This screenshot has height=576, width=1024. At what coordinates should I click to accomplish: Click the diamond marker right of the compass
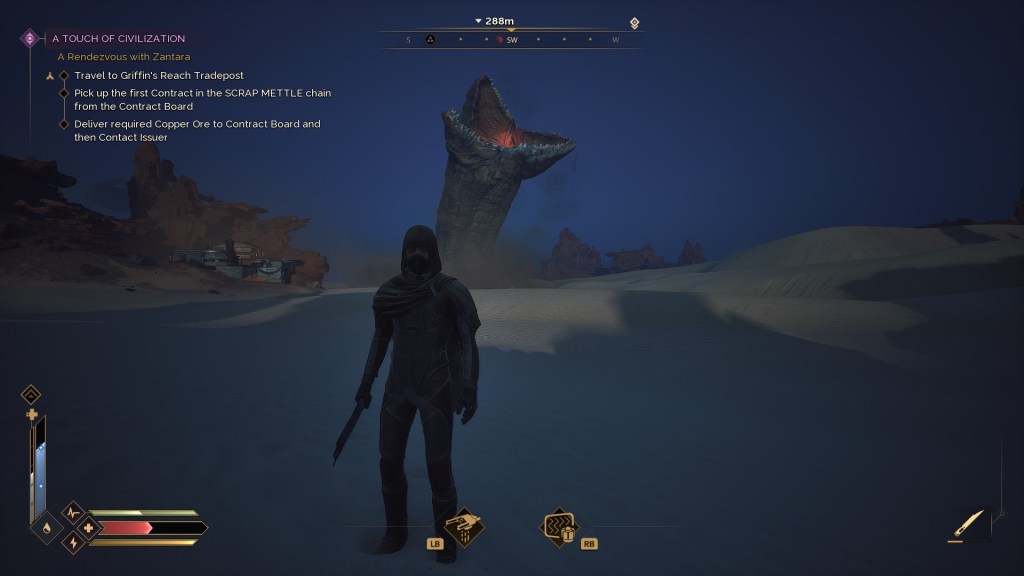coord(634,23)
